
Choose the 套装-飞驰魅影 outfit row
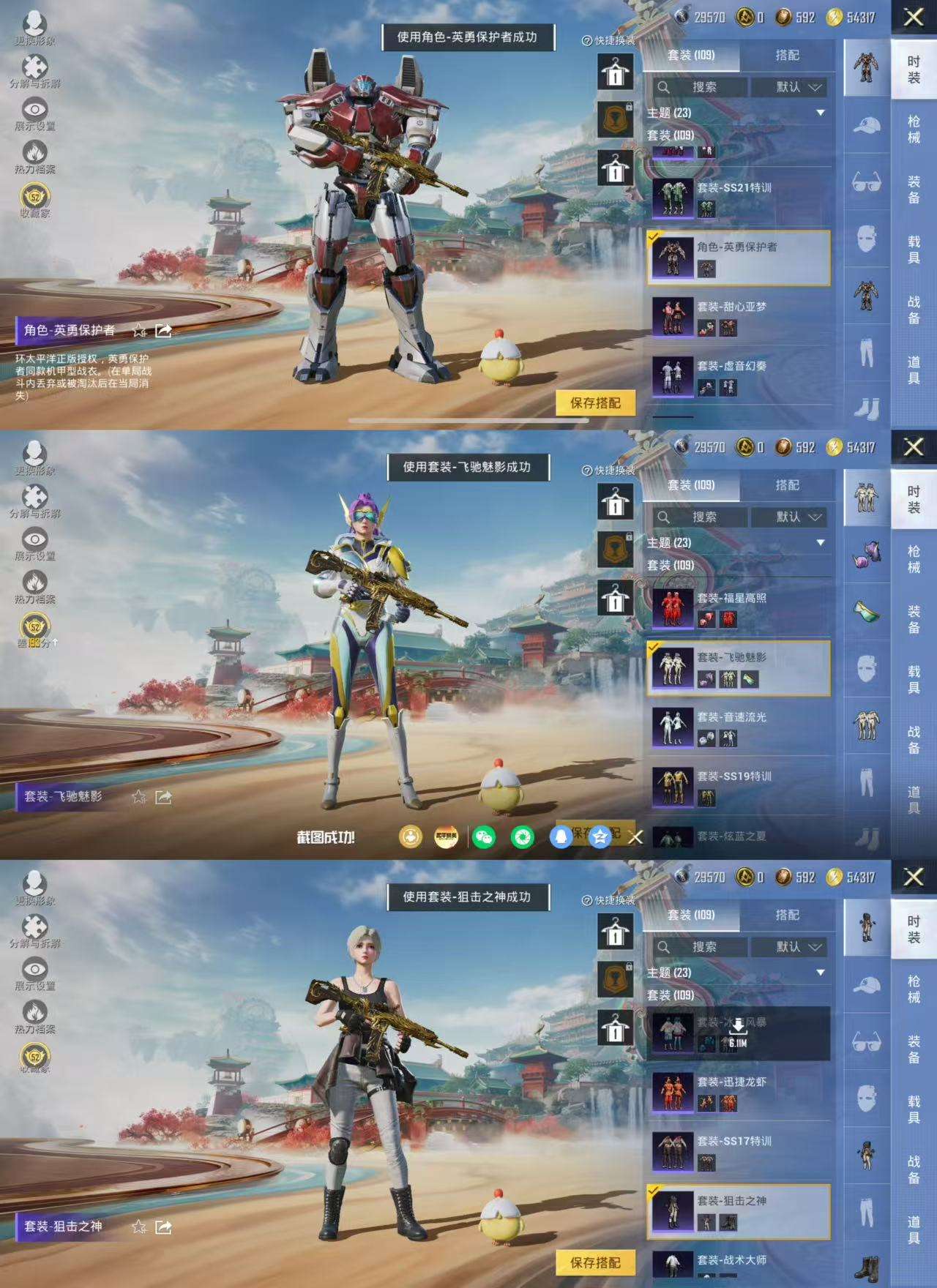739,668
